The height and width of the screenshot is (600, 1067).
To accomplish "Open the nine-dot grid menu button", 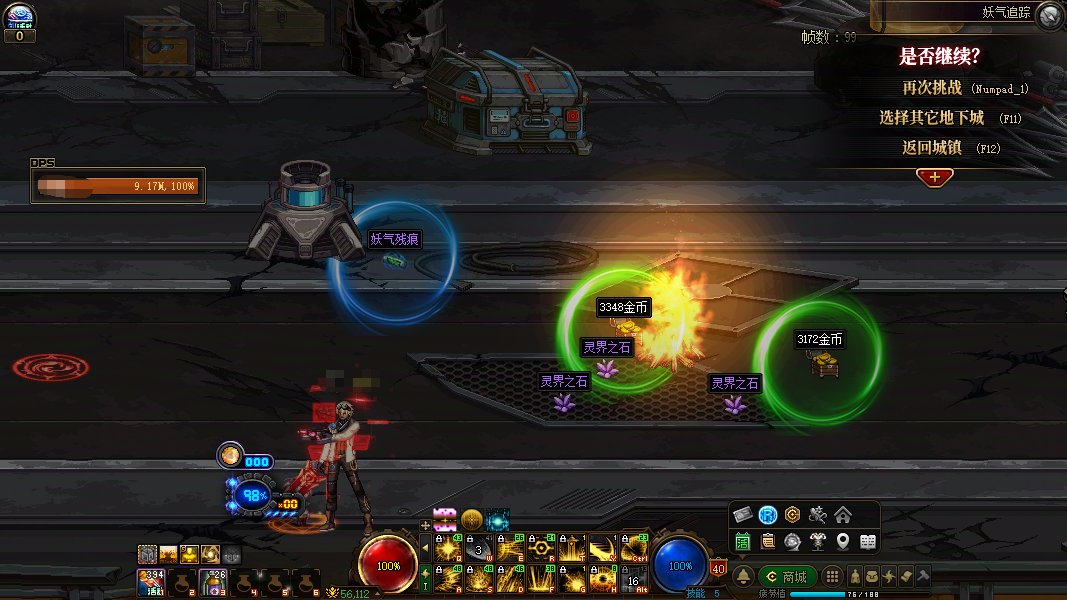I will tap(832, 577).
